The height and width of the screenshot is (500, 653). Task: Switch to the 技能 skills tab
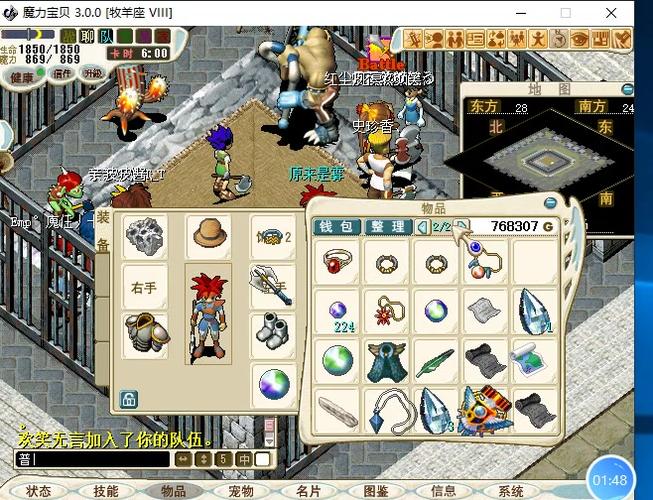click(106, 491)
